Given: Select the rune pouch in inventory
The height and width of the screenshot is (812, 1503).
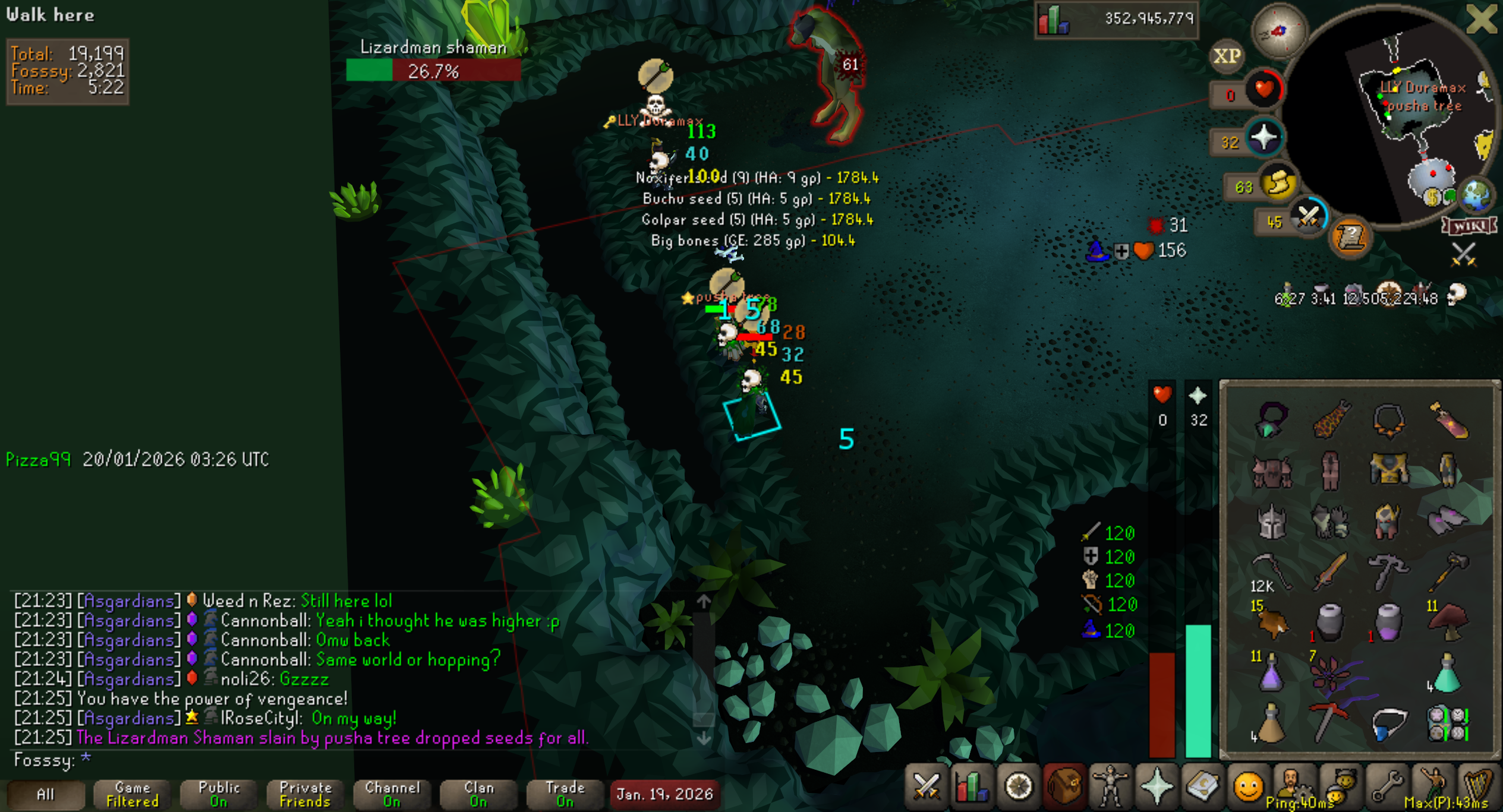Looking at the screenshot, I should [1448, 723].
